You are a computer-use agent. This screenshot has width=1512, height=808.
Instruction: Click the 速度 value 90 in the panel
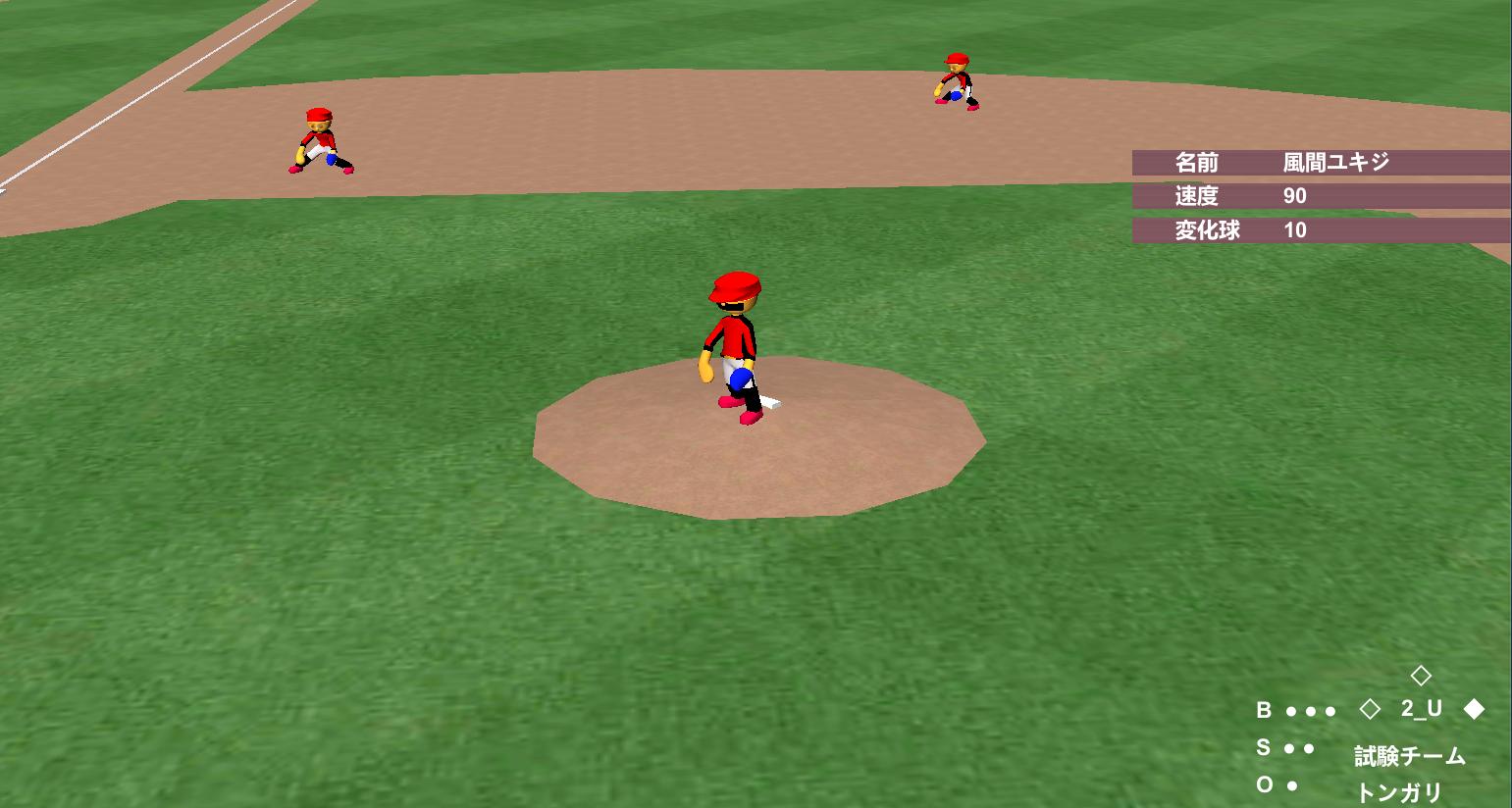[x=1297, y=196]
